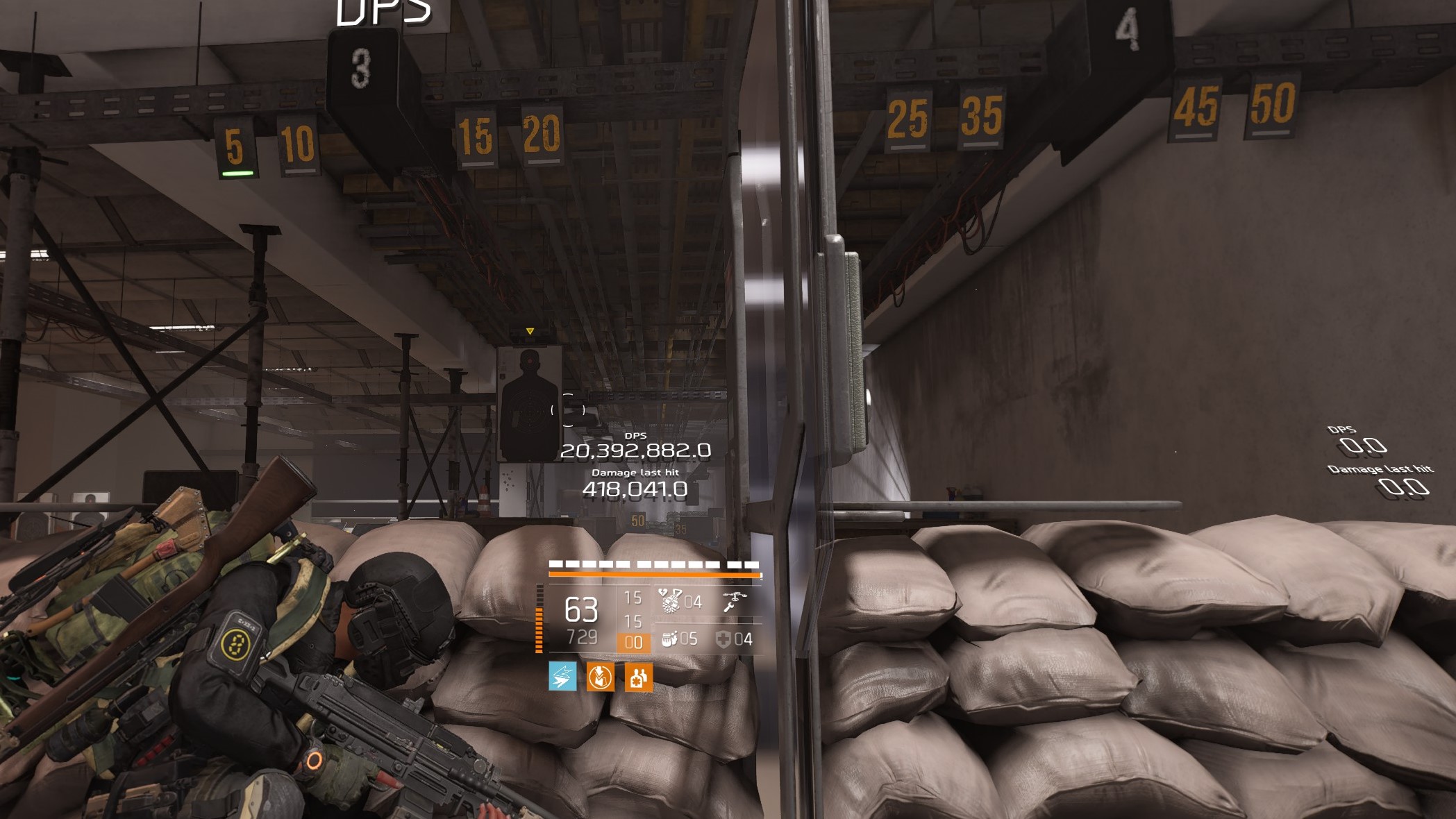Click the orange XP progress bar
The width and height of the screenshot is (1456, 819).
pos(654,574)
